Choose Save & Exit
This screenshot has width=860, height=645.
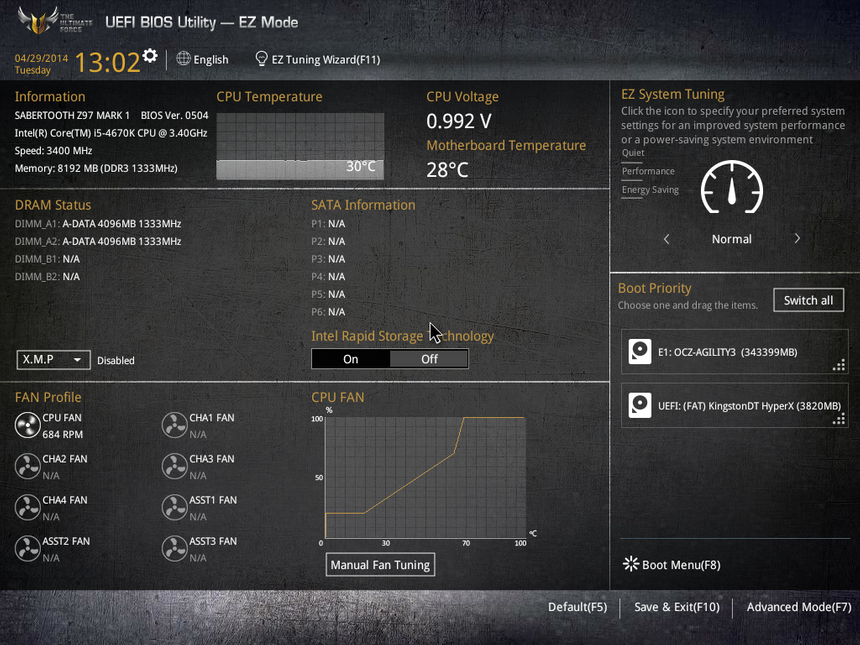(676, 607)
